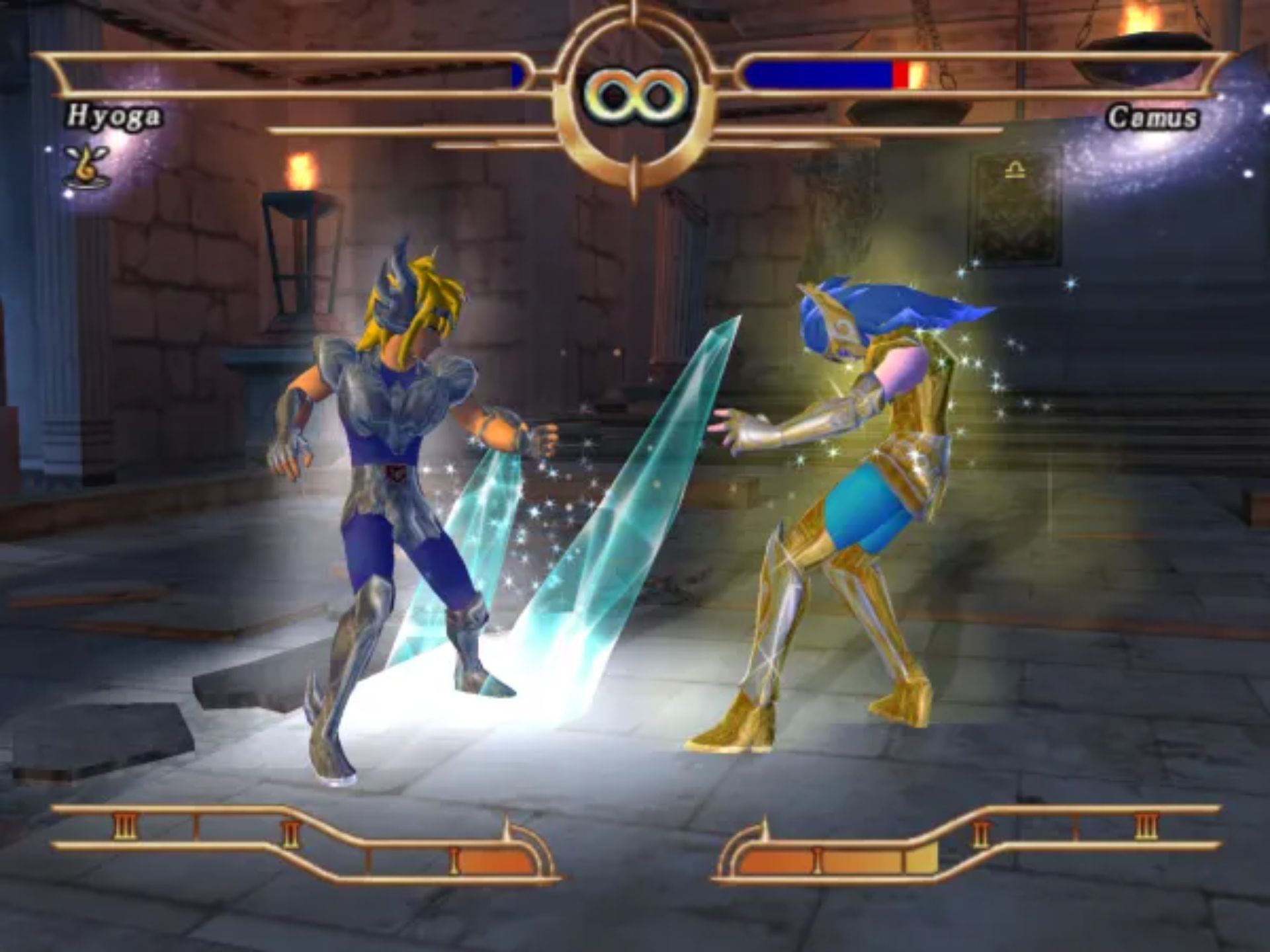Click the Roman numeral III on Camus's gauge

coord(1147,827)
